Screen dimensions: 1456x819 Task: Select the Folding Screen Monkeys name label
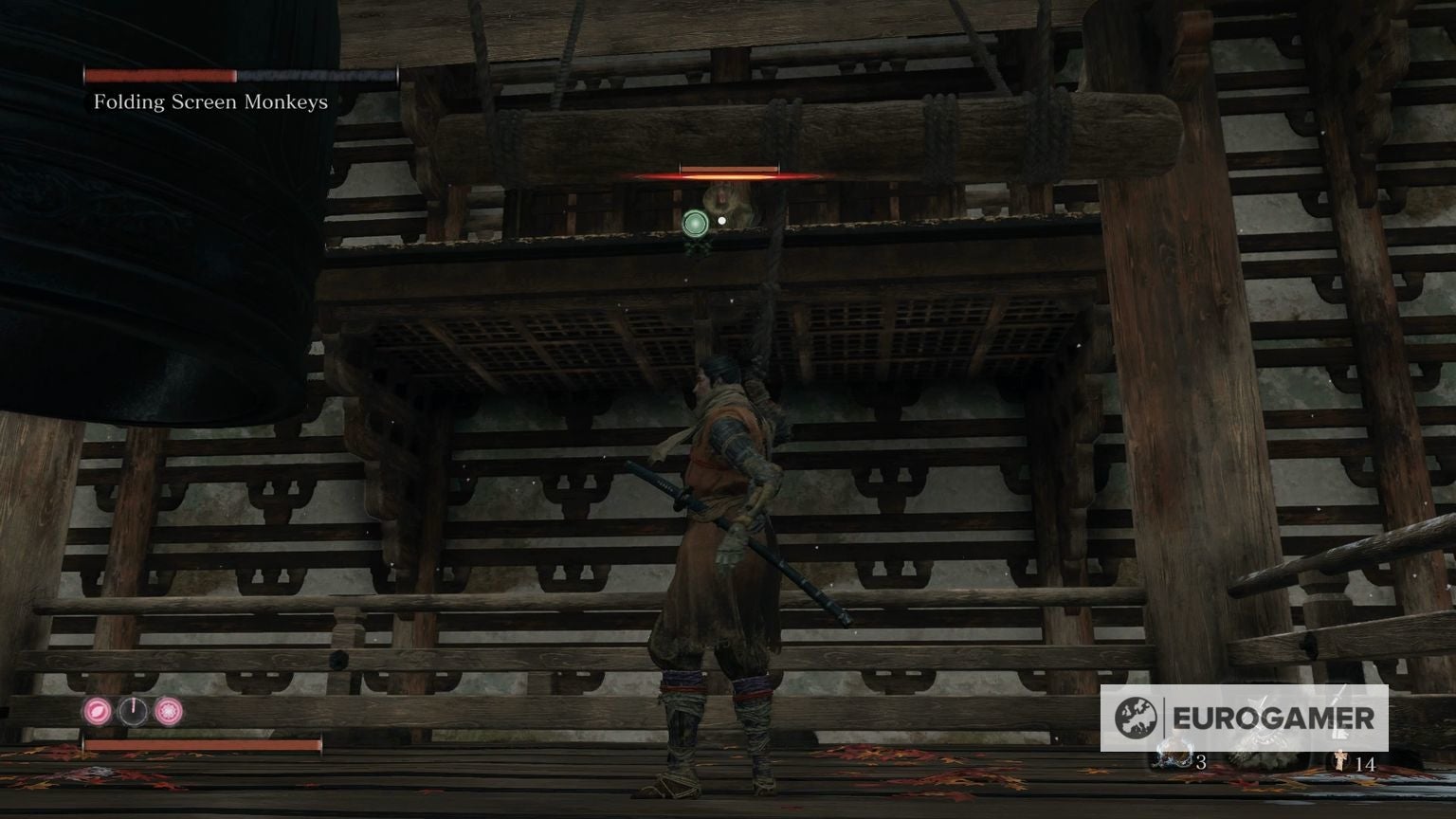(209, 101)
